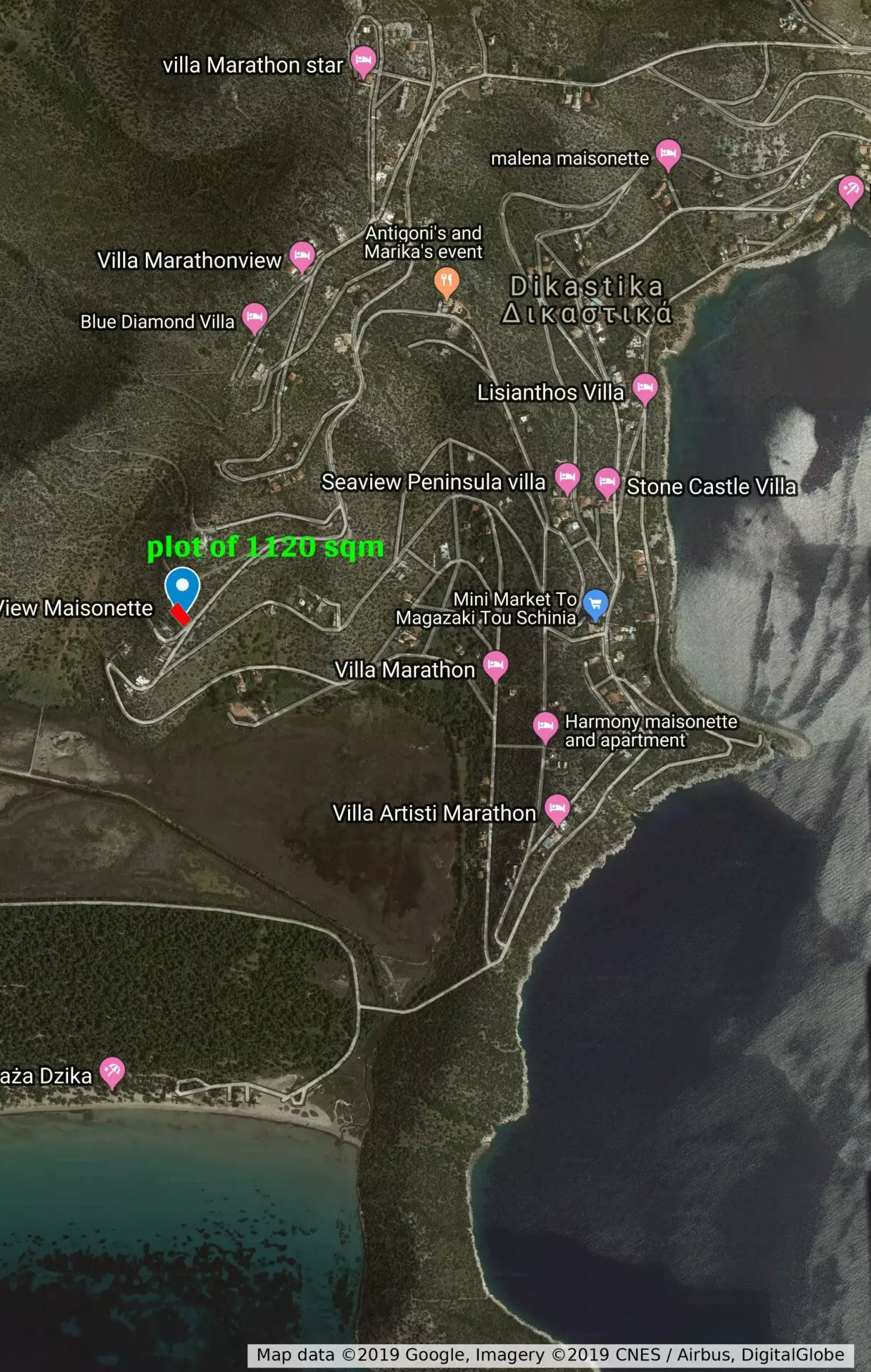Select the Villa Marathon lodging pin
The height and width of the screenshot is (1372, 871).
point(495,665)
